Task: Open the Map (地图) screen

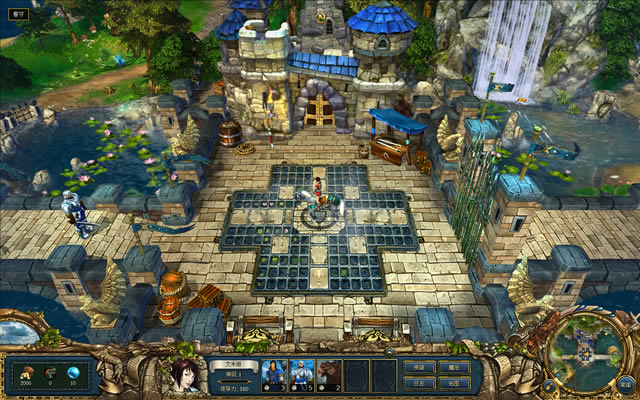Action: point(453,383)
